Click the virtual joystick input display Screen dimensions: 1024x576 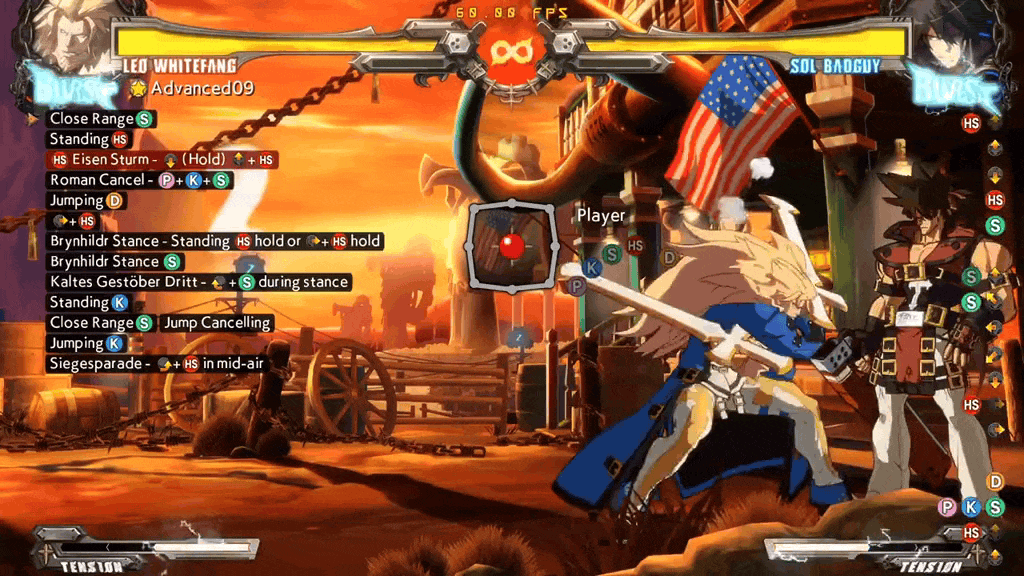(x=512, y=246)
